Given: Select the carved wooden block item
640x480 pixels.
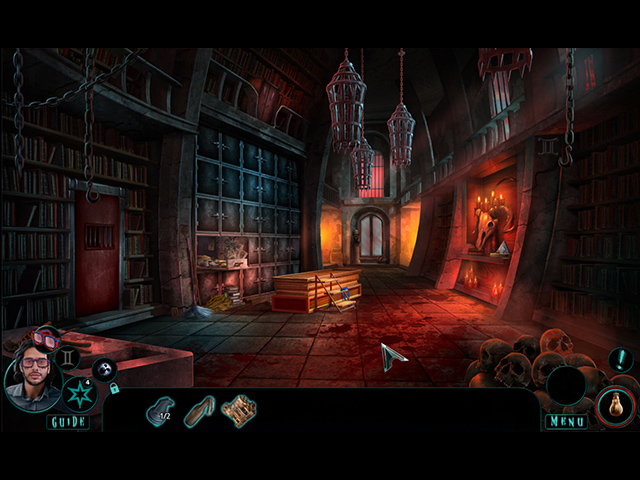Looking at the screenshot, I should tap(239, 410).
